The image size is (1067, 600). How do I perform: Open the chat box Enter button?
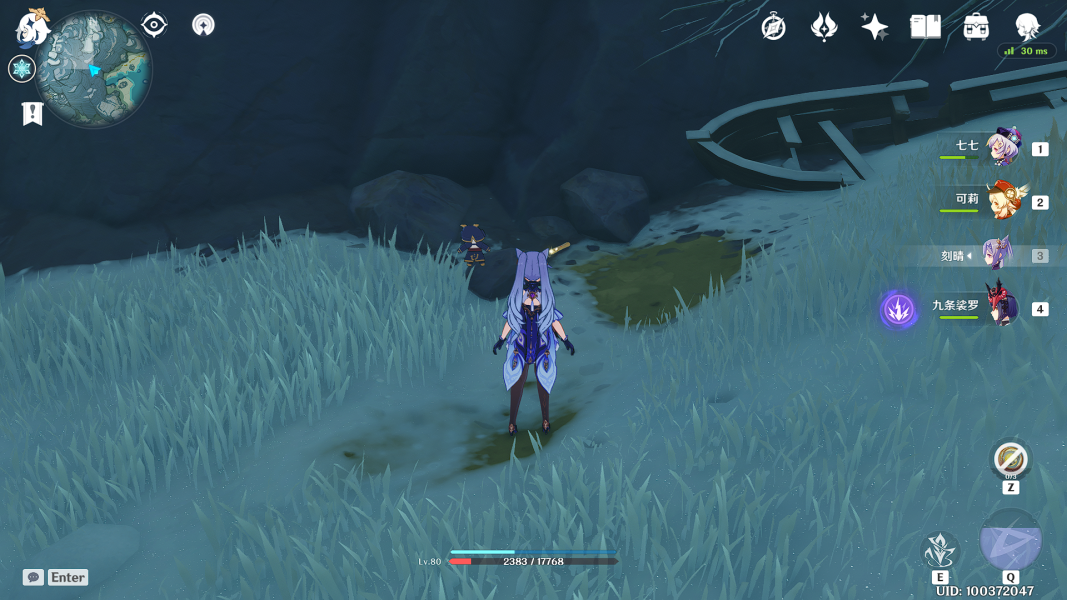(x=56, y=577)
